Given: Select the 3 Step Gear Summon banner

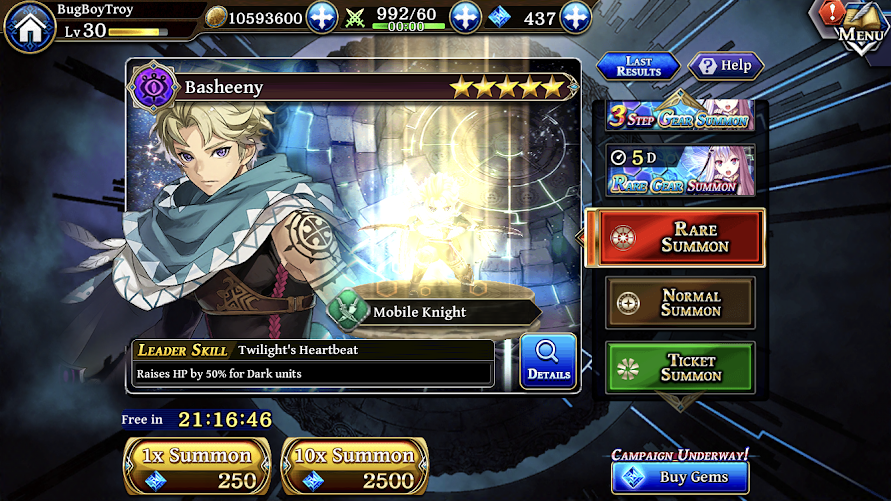Looking at the screenshot, I should [679, 116].
